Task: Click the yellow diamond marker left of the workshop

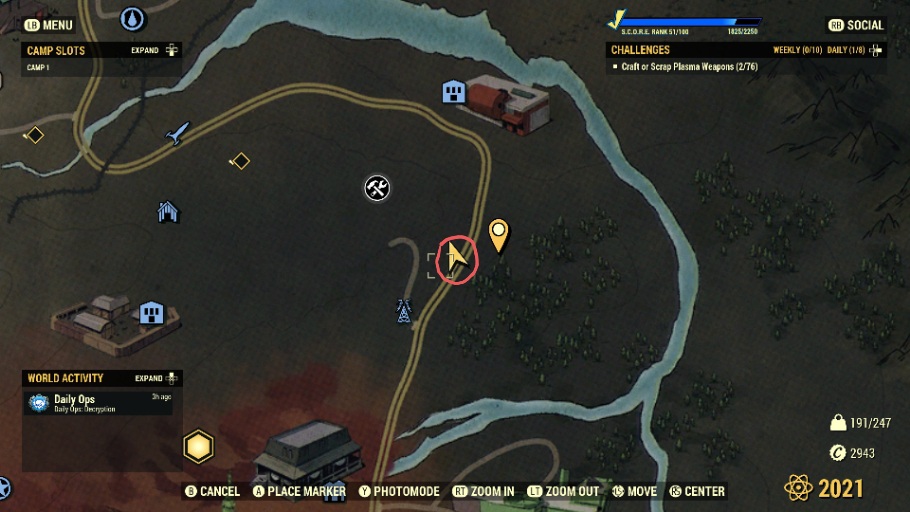Action: coord(239,160)
